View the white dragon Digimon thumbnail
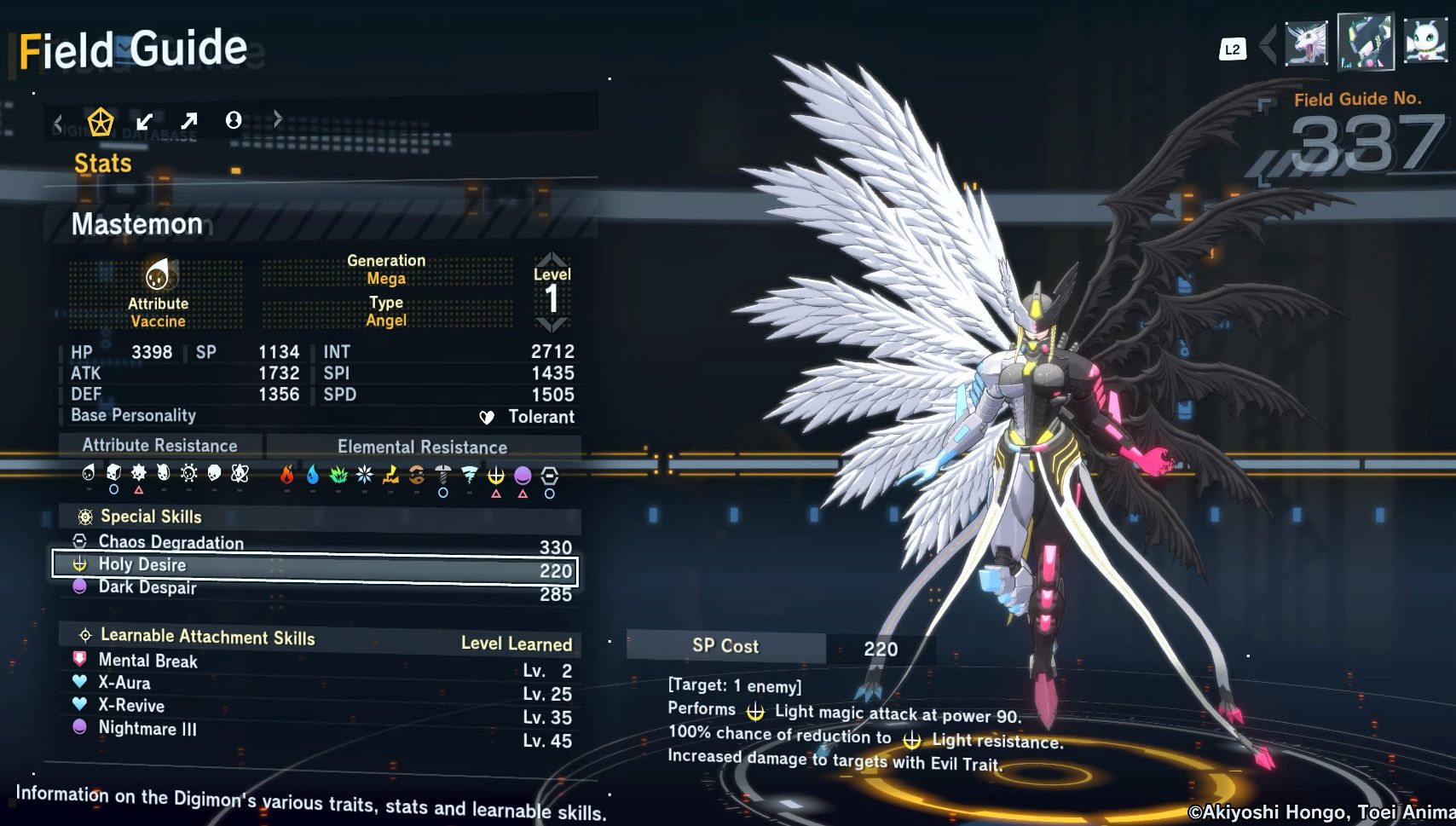The image size is (1456, 826). pos(1307,43)
